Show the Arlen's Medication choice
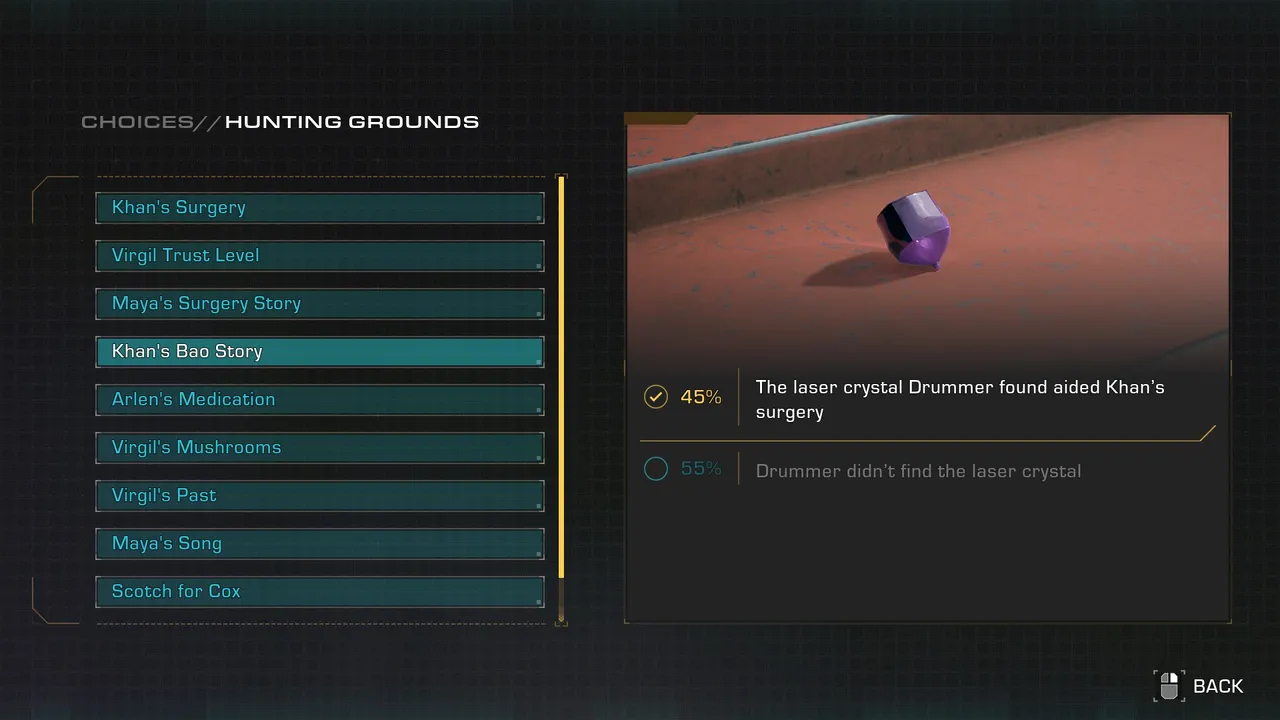 pos(320,400)
